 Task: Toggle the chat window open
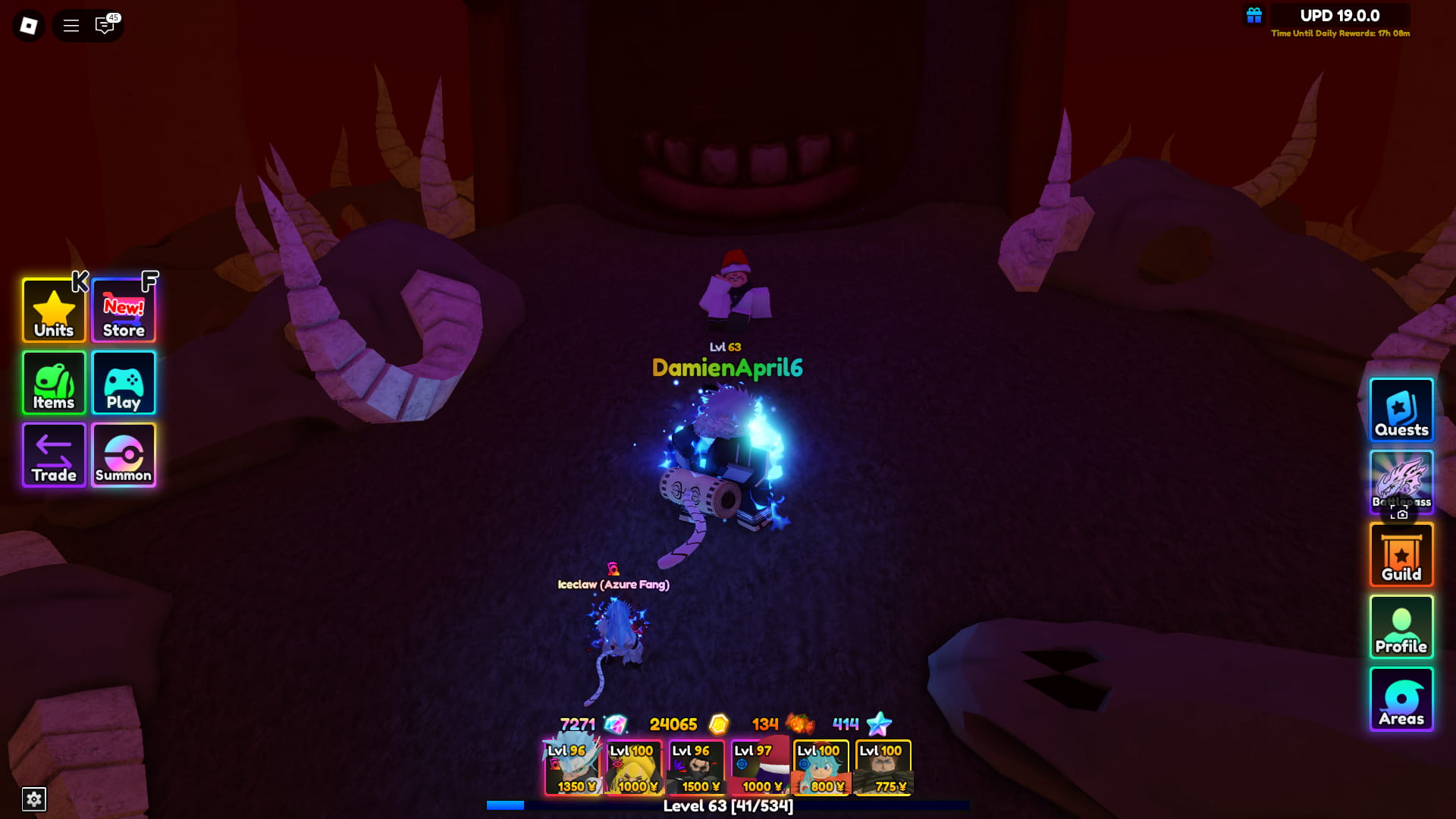tap(104, 25)
